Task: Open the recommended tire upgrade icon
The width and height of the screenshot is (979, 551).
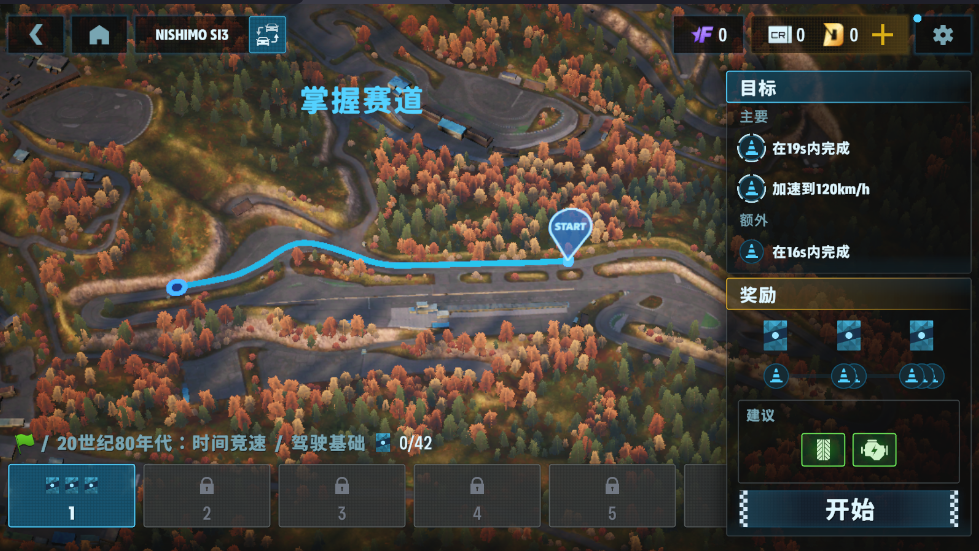Action: point(823,450)
